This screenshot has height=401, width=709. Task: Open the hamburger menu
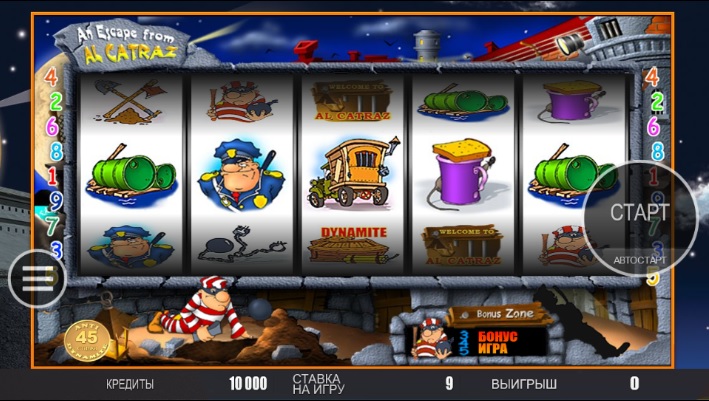(x=37, y=278)
